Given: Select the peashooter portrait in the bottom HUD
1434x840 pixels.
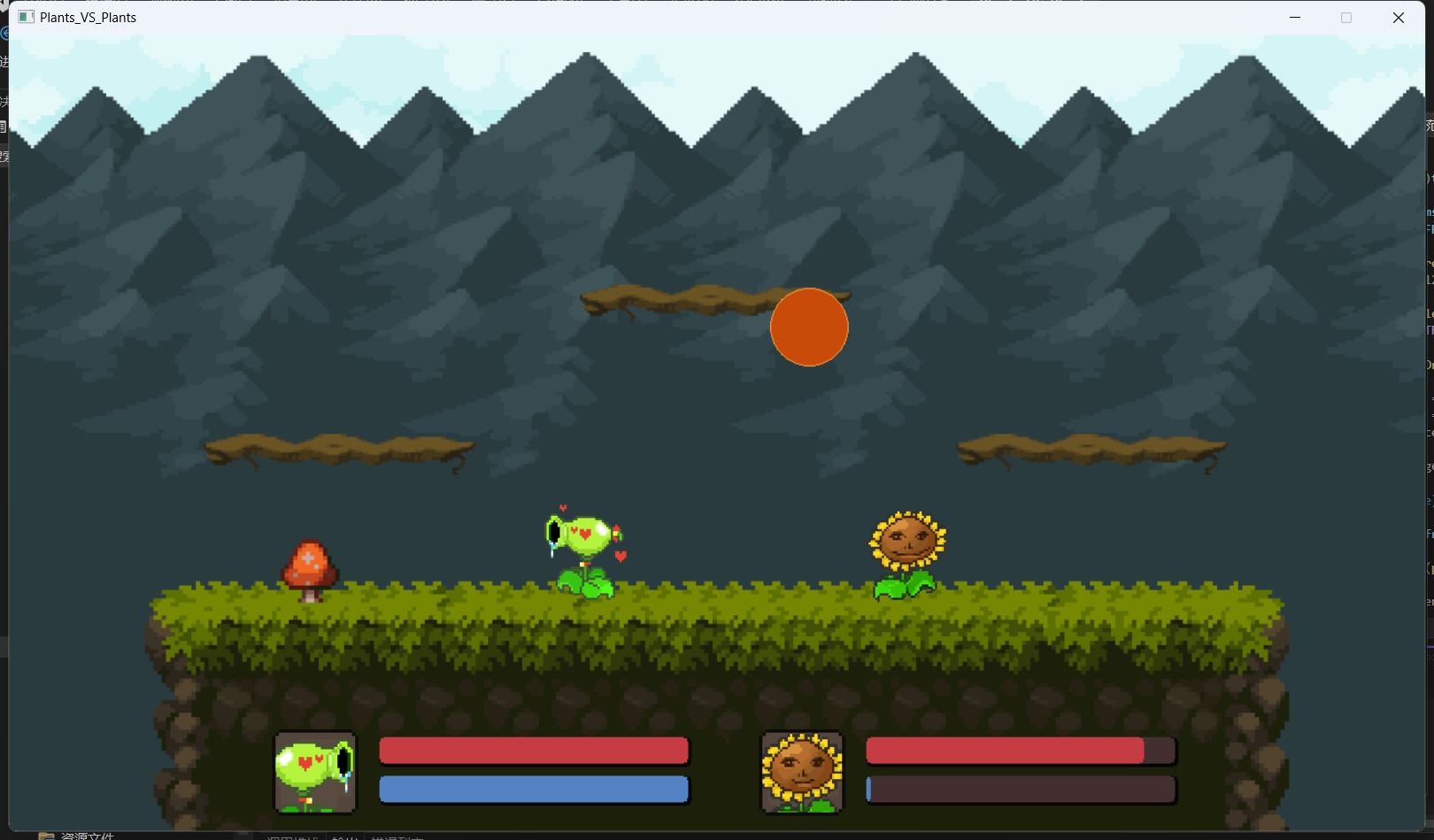Looking at the screenshot, I should click(315, 772).
